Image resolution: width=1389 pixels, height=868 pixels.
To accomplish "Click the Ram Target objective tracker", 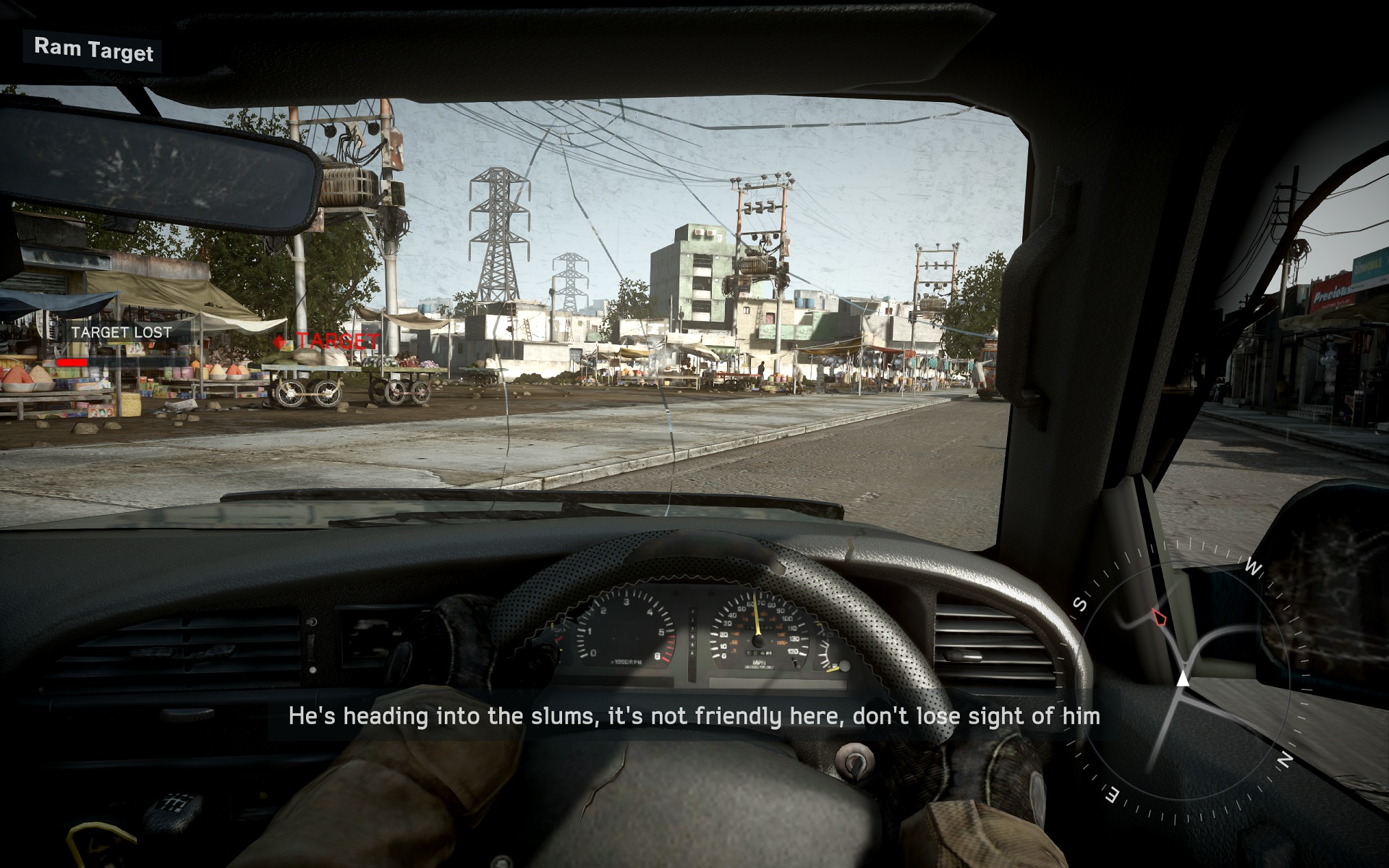I will click(x=93, y=50).
